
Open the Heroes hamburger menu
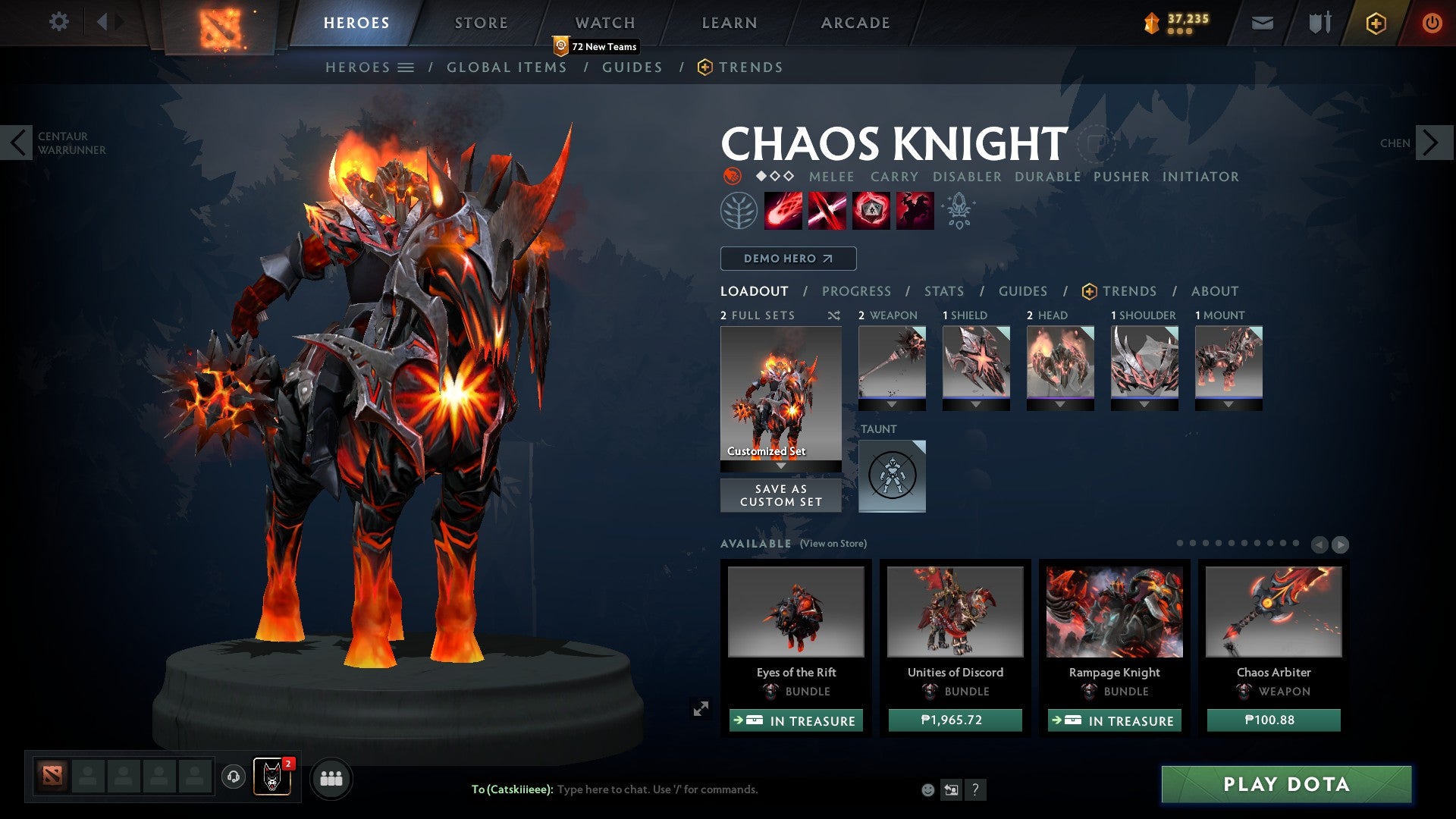(407, 67)
